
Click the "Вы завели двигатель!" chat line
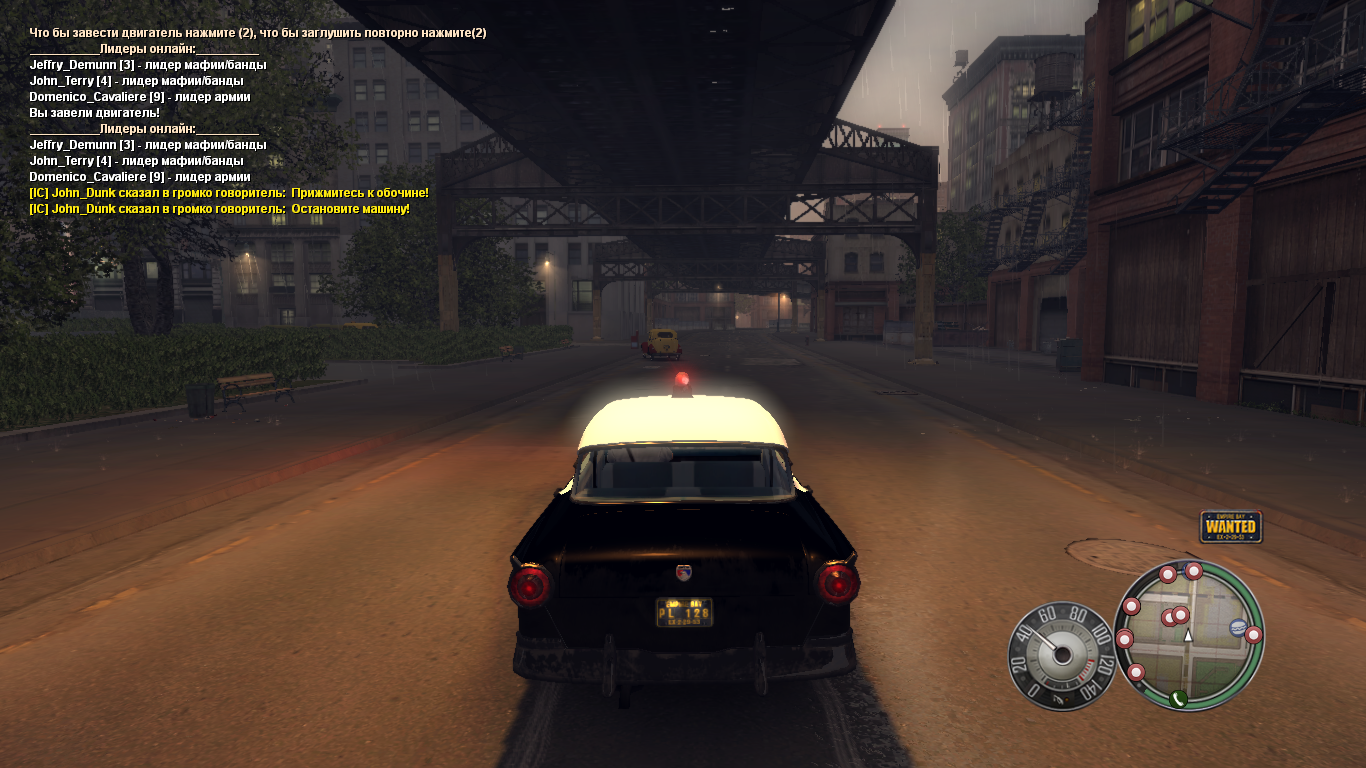(x=95, y=113)
